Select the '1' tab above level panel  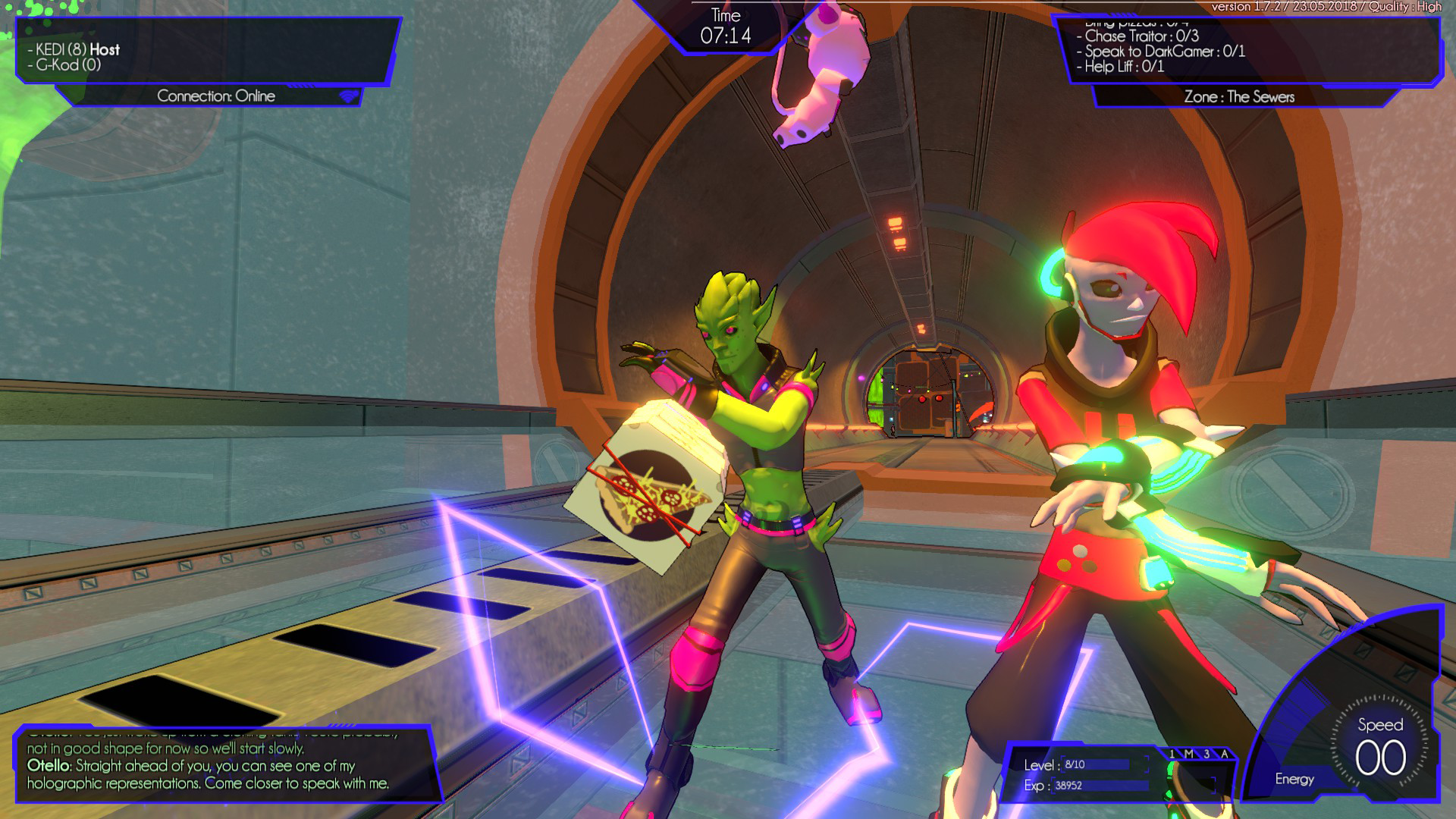tap(1172, 754)
